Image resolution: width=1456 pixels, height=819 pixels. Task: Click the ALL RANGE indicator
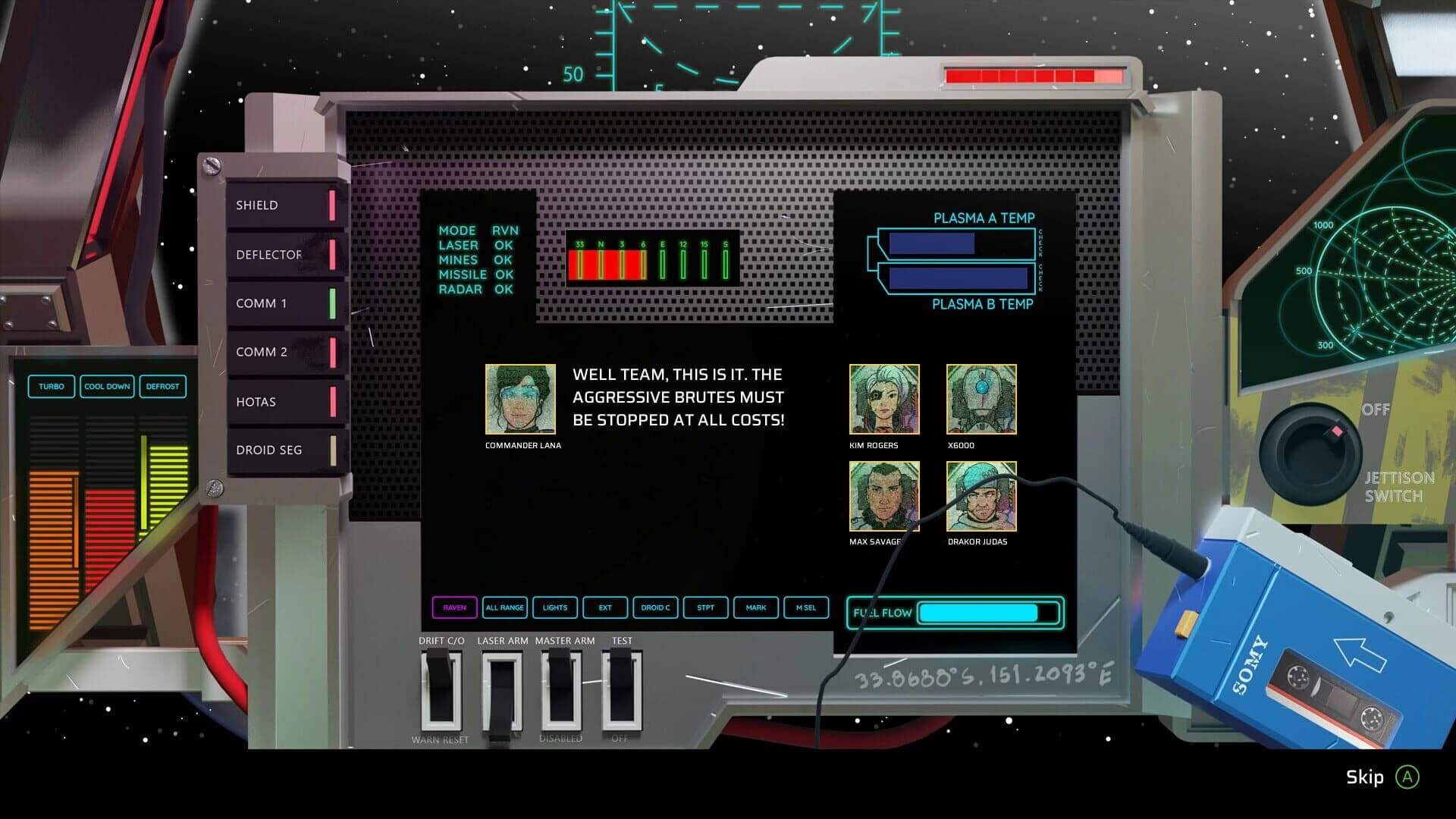point(504,607)
